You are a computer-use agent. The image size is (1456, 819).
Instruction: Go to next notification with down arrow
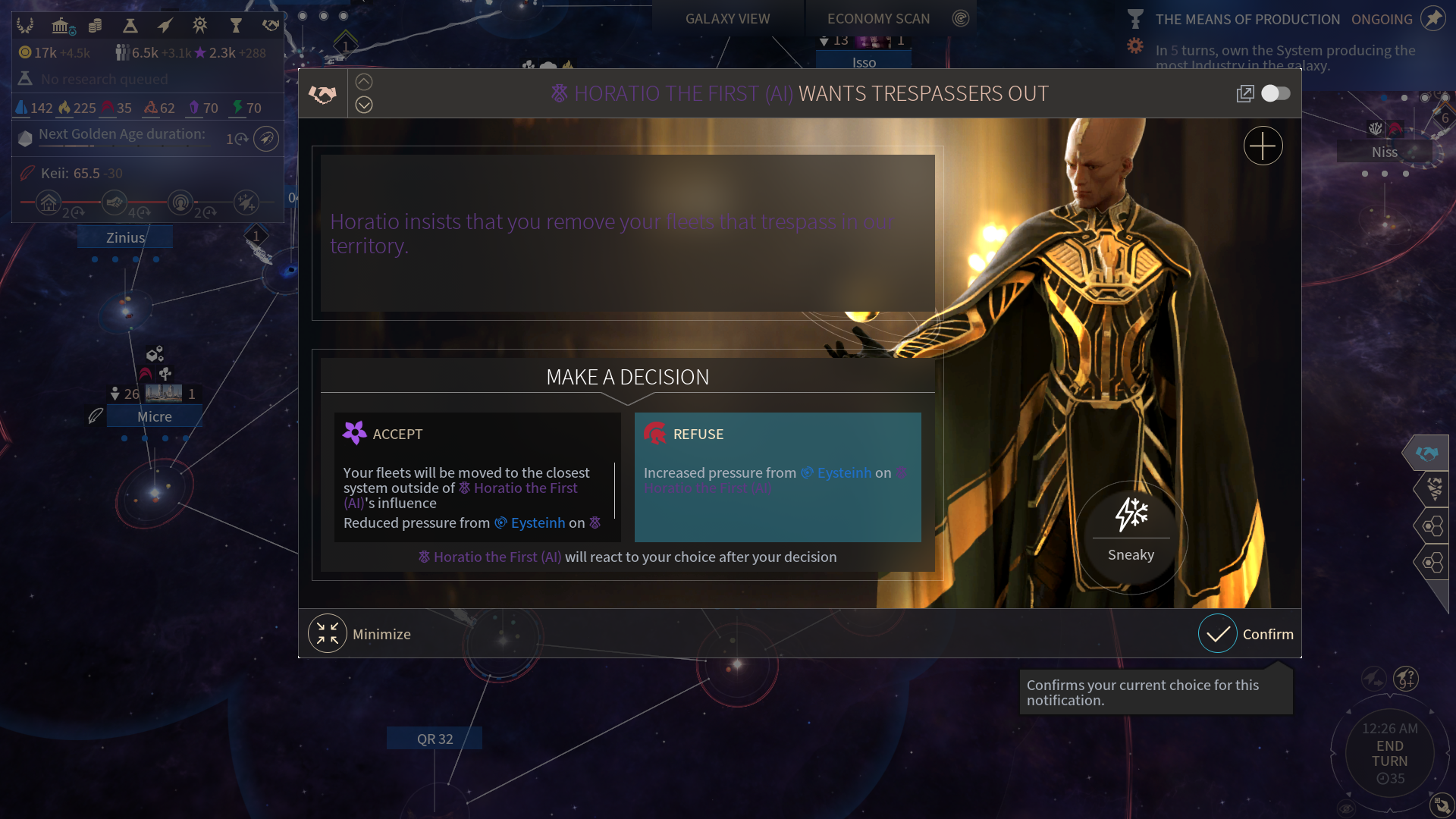click(x=364, y=105)
